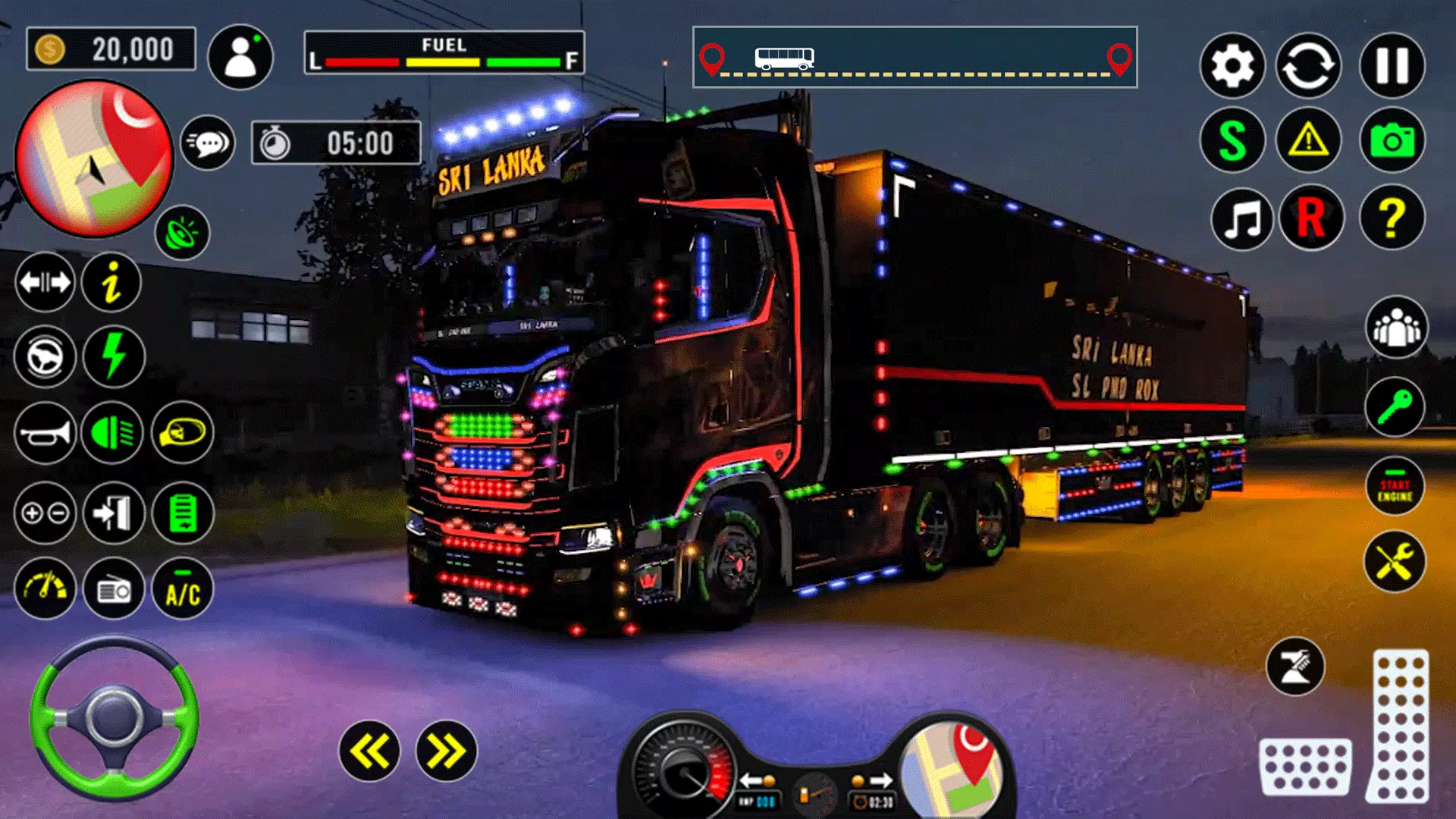Toggle the hazard warning lights
The image size is (1456, 819).
tap(1309, 141)
